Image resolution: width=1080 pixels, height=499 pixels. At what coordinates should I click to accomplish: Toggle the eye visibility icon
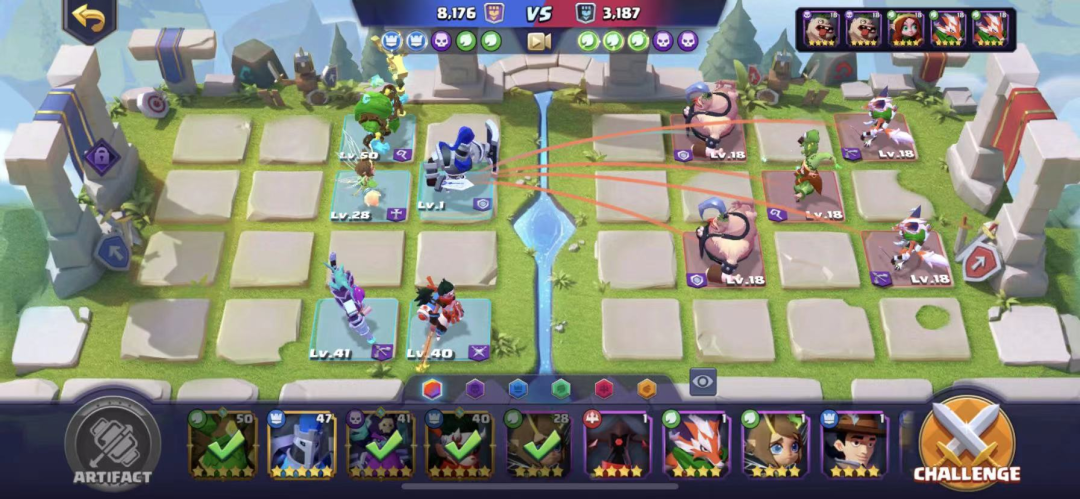[x=703, y=381]
